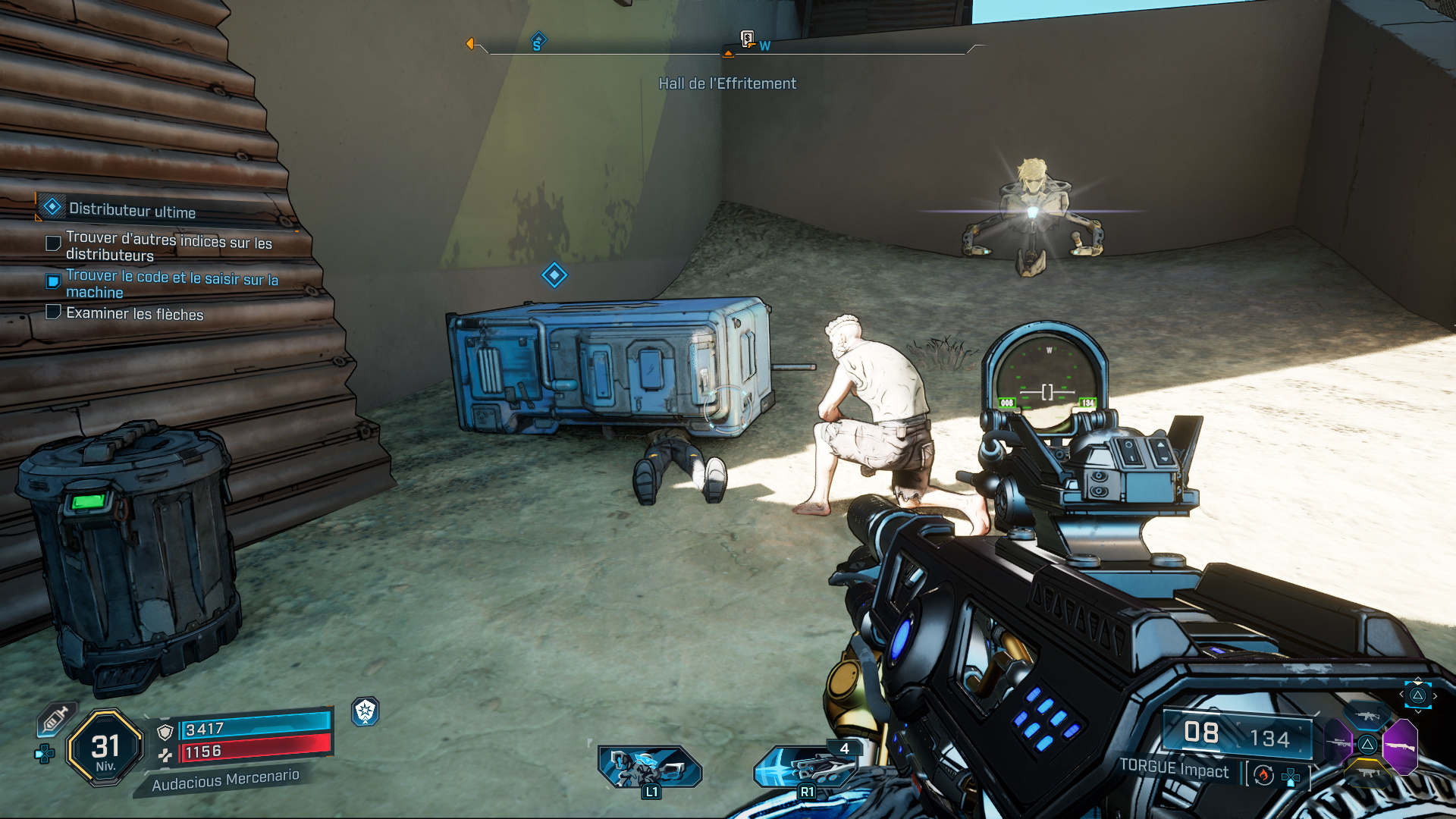Click the left chevron of the weapon swap selector
This screenshot has width=1456, height=819.
[1401, 695]
